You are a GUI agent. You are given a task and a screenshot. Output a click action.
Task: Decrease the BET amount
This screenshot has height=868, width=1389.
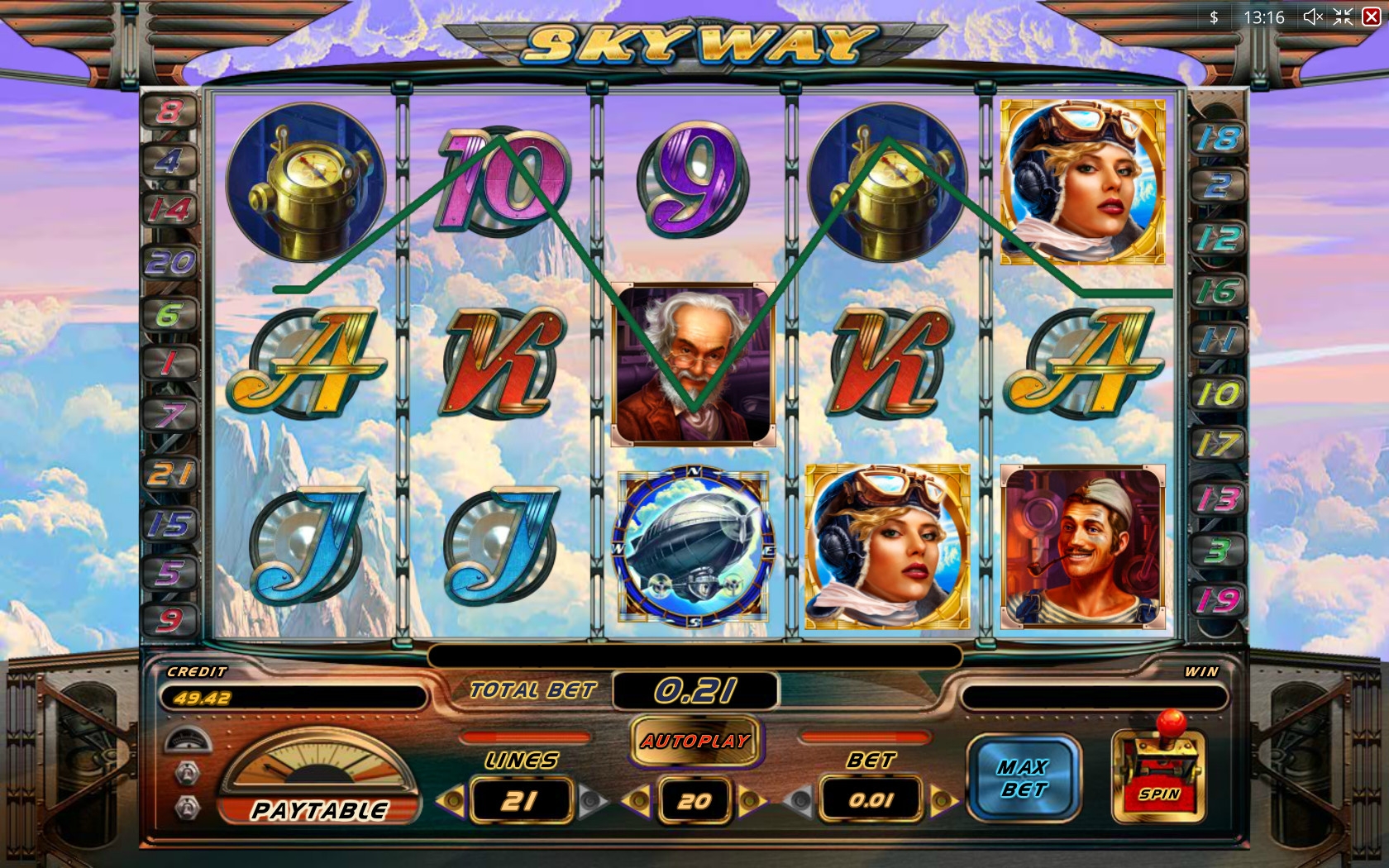coord(799,800)
